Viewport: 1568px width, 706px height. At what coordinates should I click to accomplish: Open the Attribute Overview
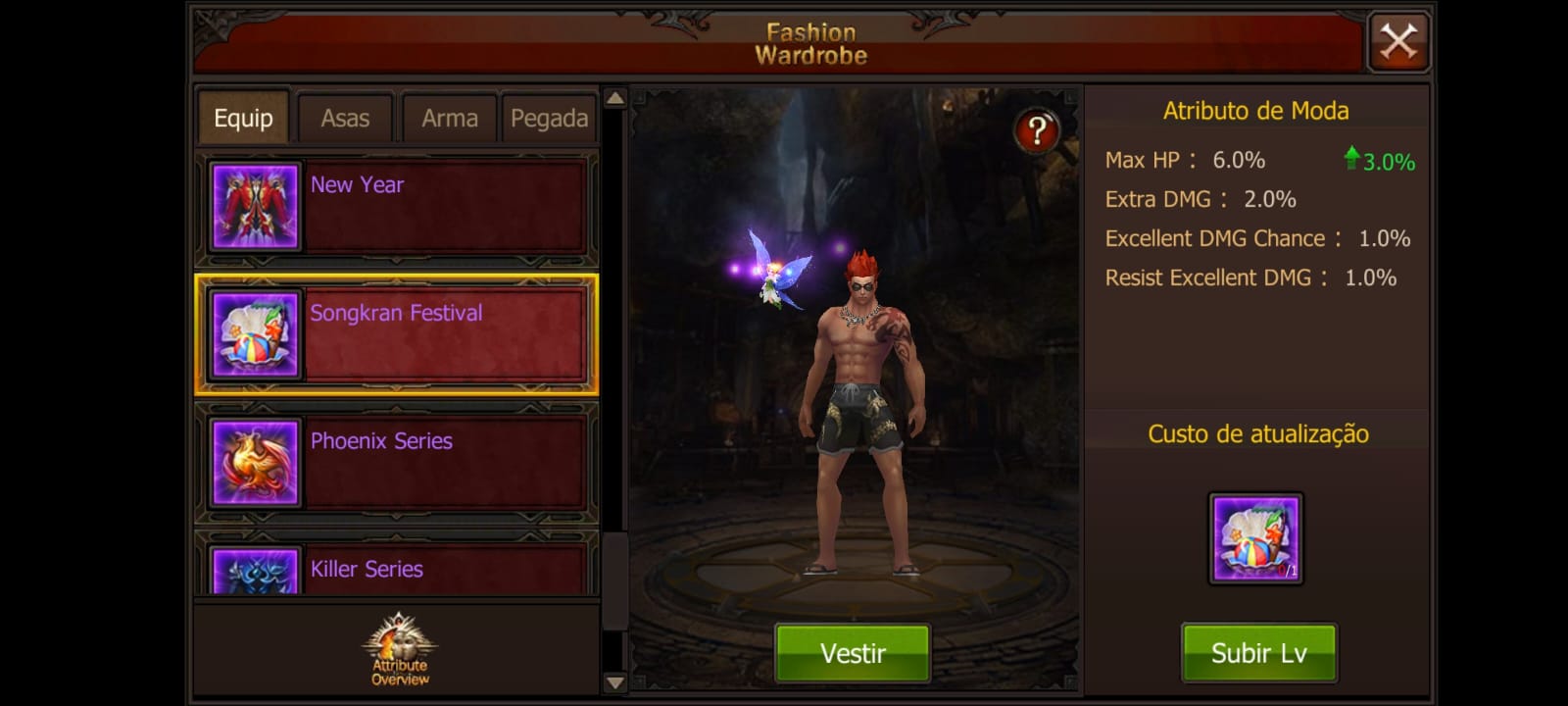tap(399, 649)
